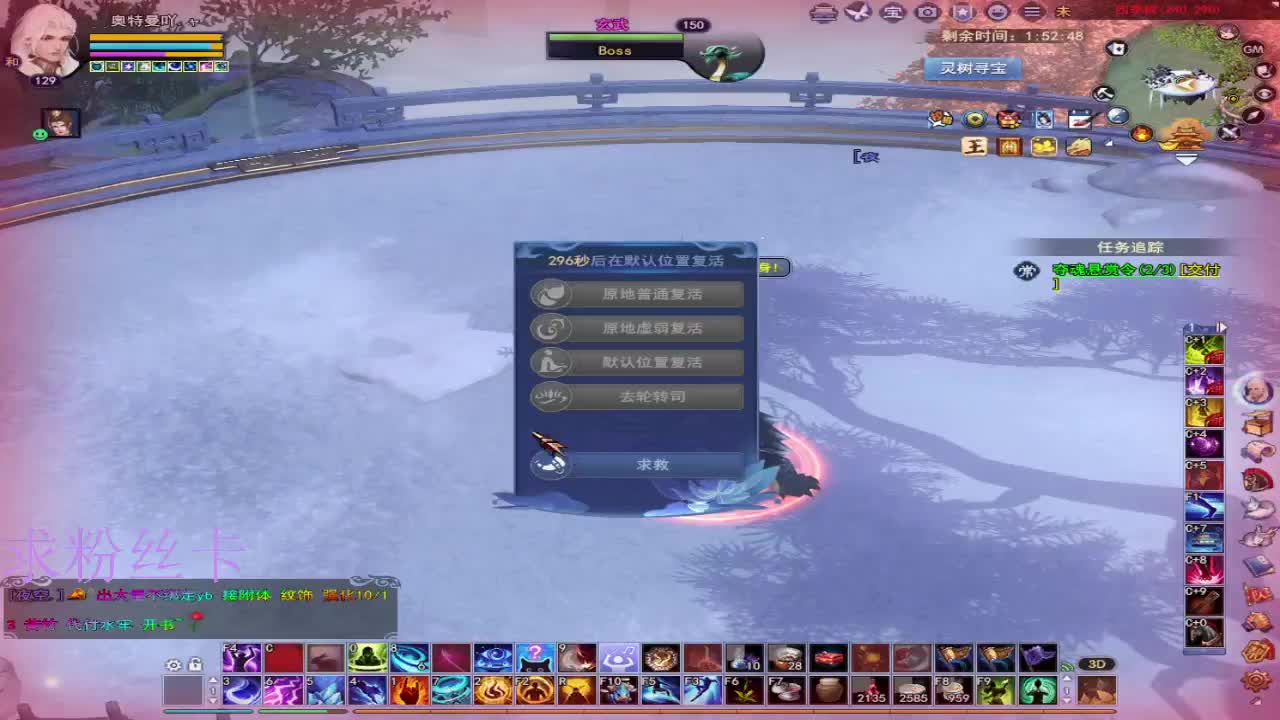The height and width of the screenshot is (720, 1280).
Task: Select the GM icon on the minimap
Action: click(x=1252, y=49)
